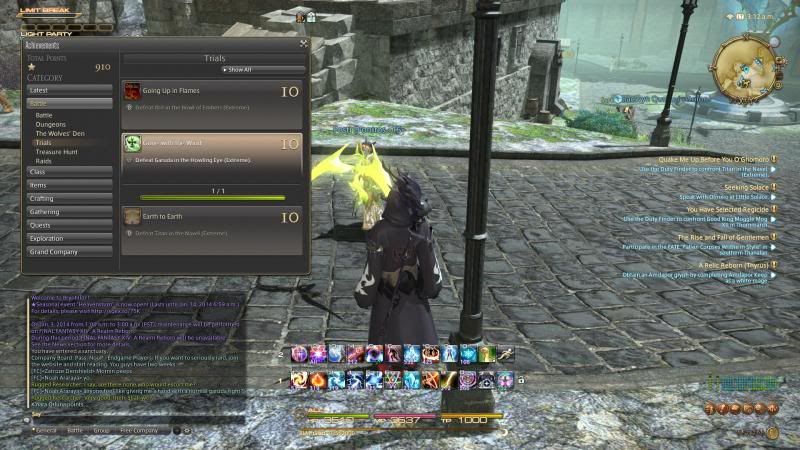Choose The Wolves' Den subcategory

(59, 133)
